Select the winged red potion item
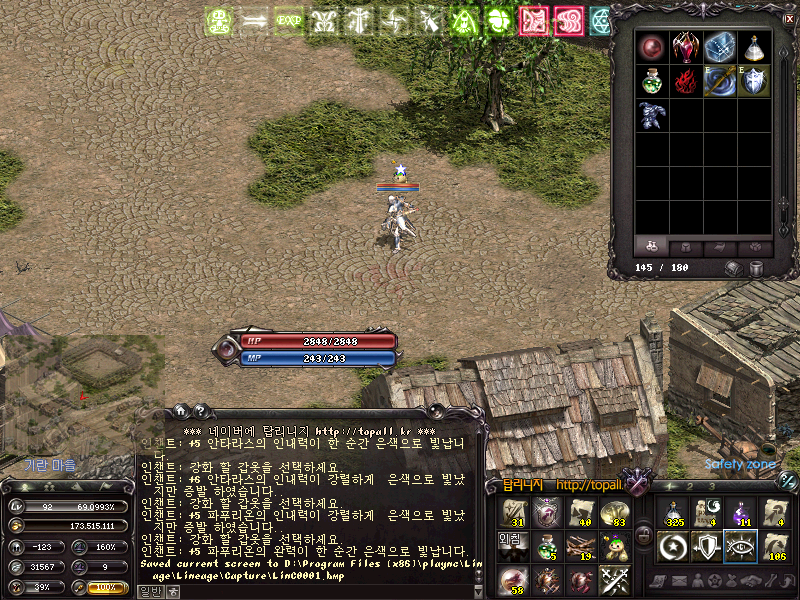The width and height of the screenshot is (800, 600). coord(686,47)
